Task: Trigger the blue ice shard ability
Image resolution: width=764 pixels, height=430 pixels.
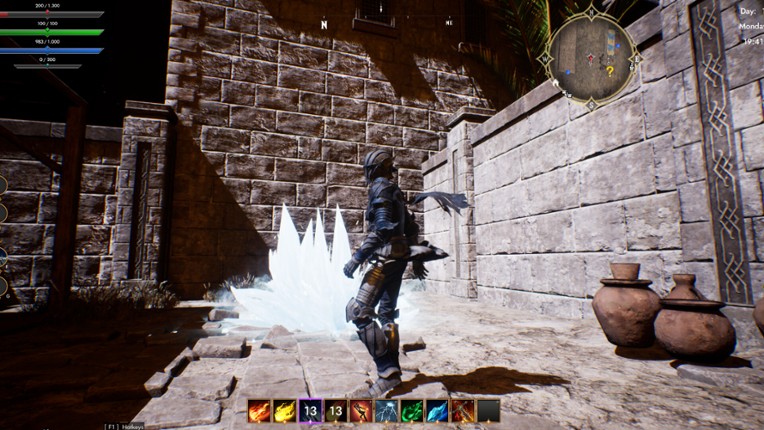Action: click(437, 411)
